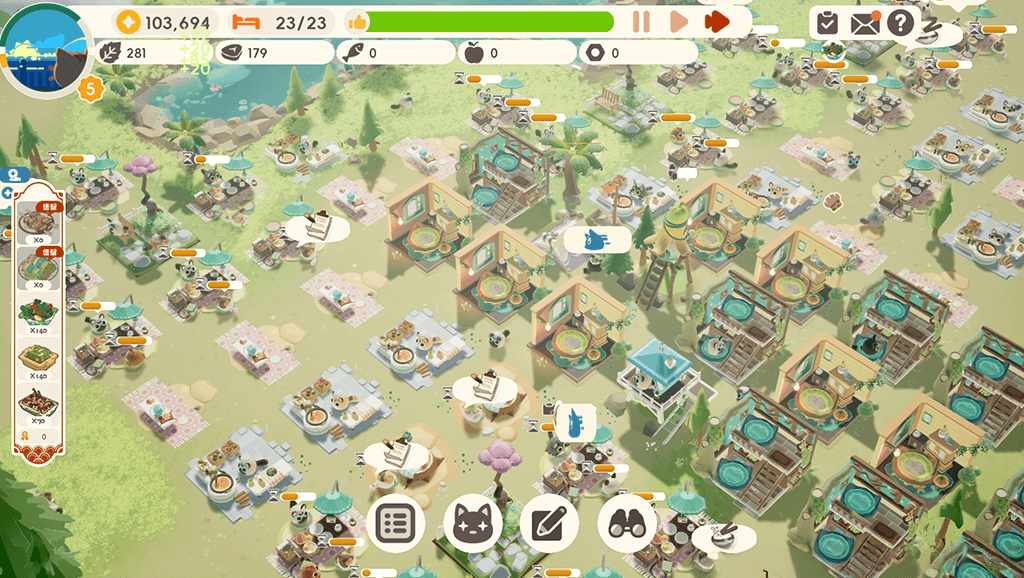Open the question mark help button
Screen dimensions: 1024x578
pyautogui.click(x=900, y=22)
